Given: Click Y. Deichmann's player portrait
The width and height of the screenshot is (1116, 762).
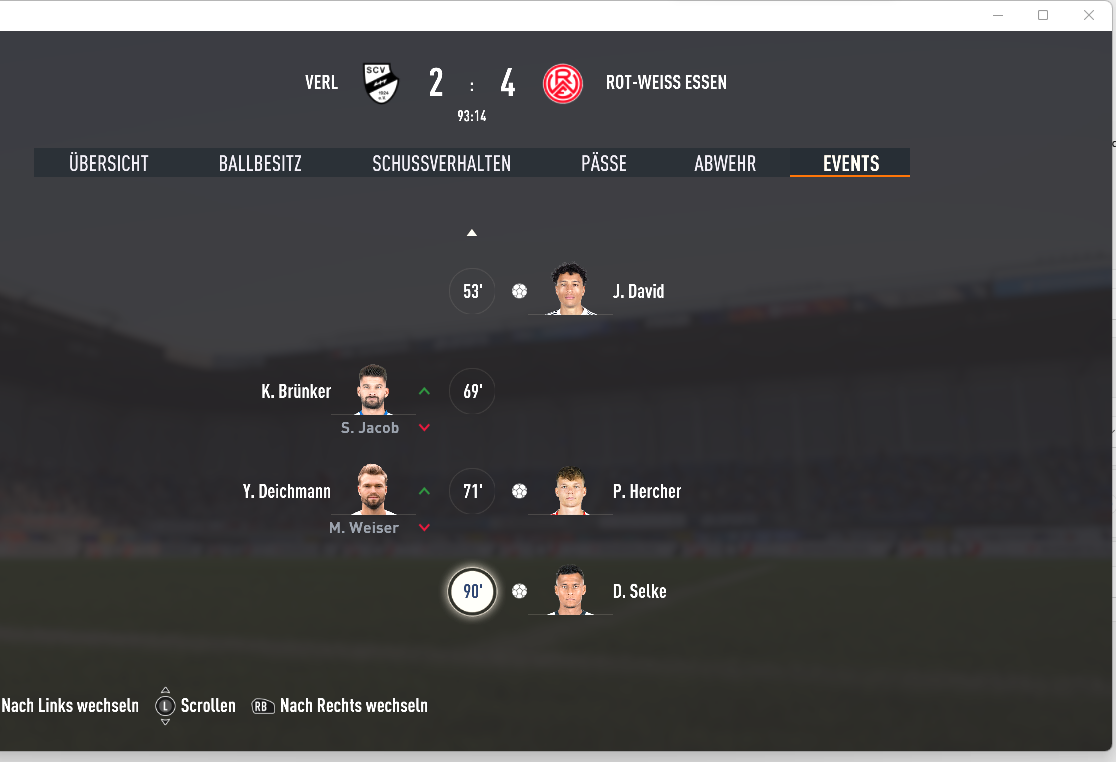Looking at the screenshot, I should click(373, 490).
